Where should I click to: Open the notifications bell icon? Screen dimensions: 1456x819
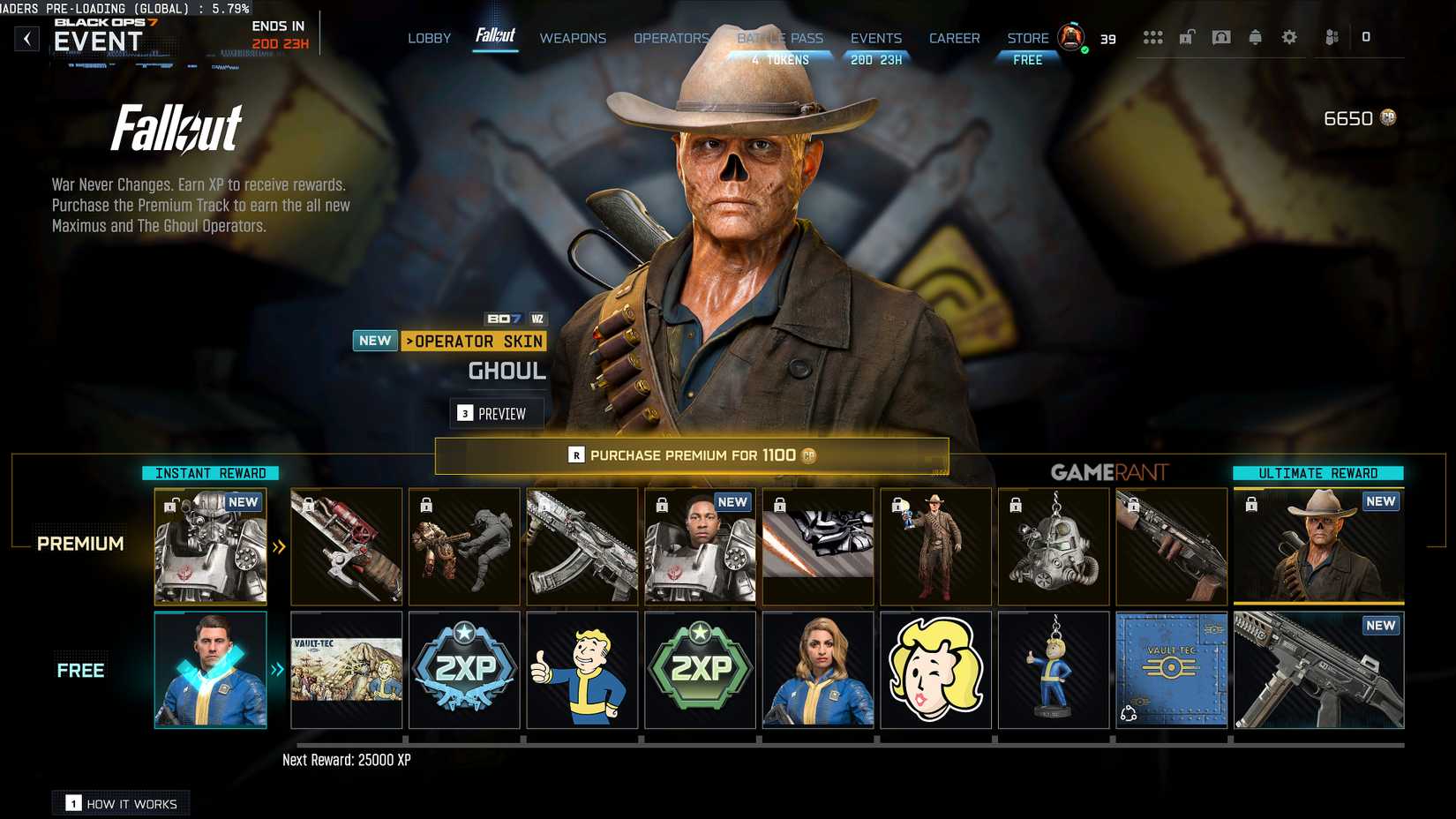[x=1254, y=37]
